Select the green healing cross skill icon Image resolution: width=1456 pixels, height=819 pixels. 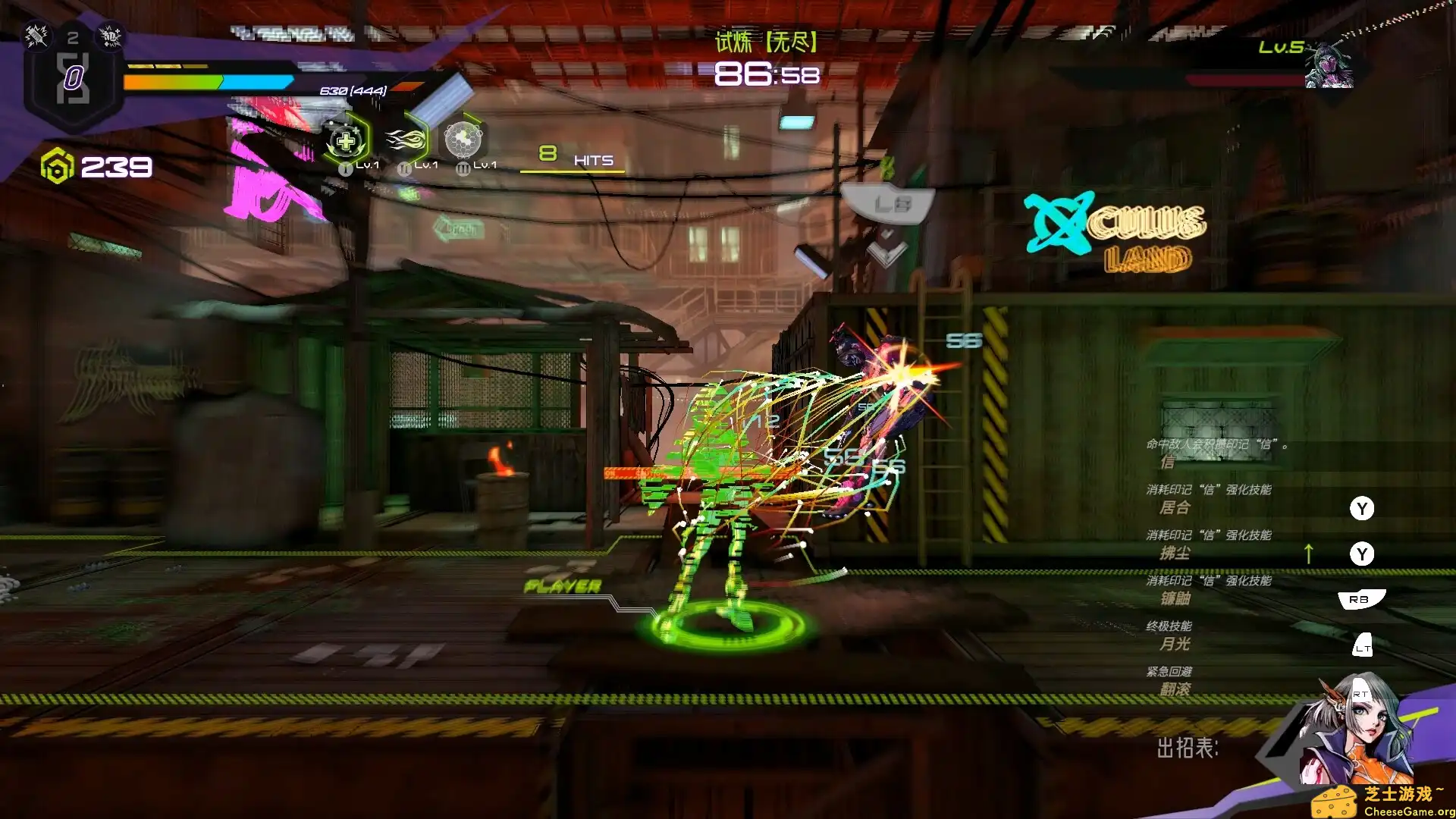tap(345, 139)
